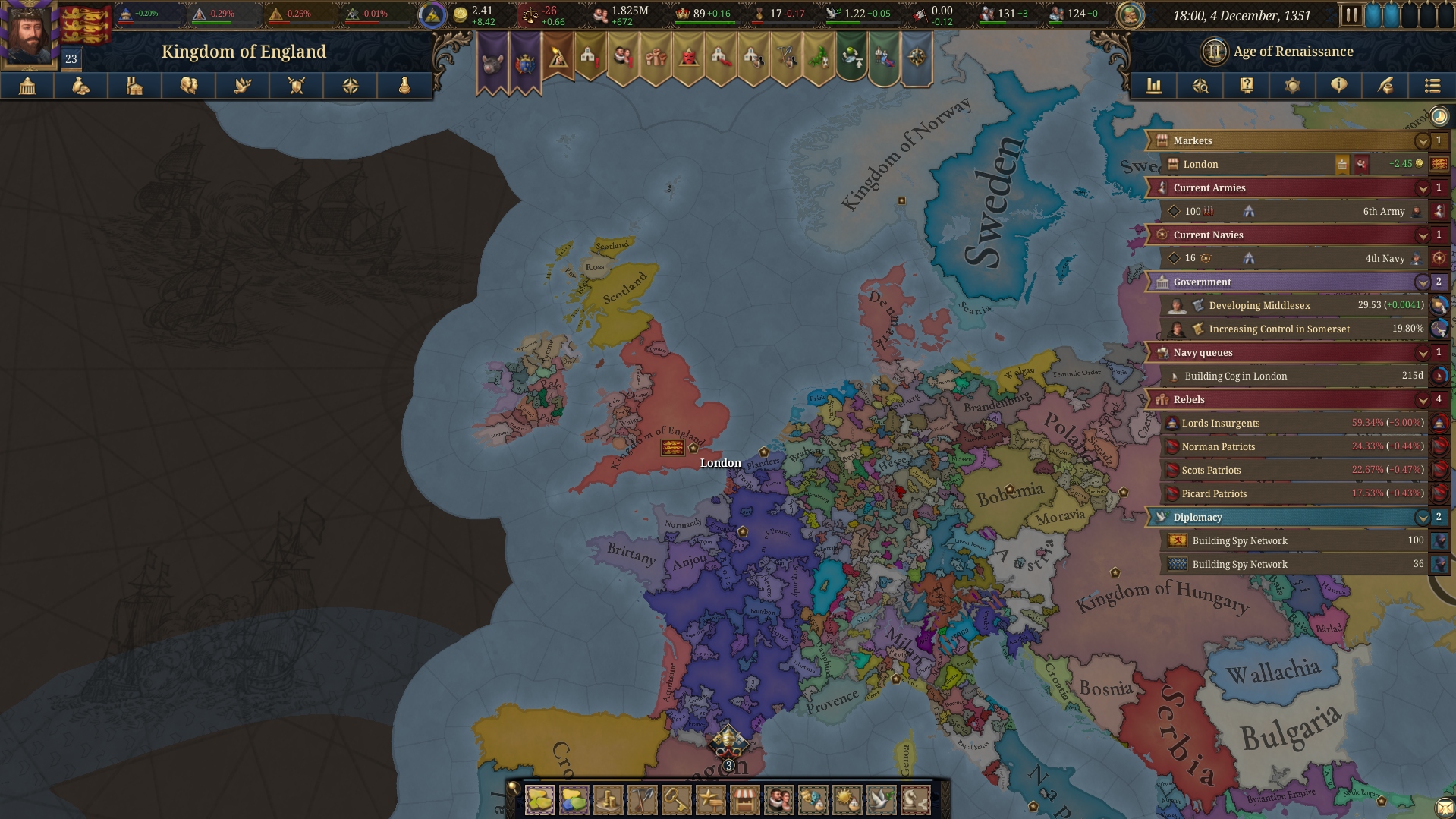
Task: Switch to the golden key map mode
Action: 676,800
